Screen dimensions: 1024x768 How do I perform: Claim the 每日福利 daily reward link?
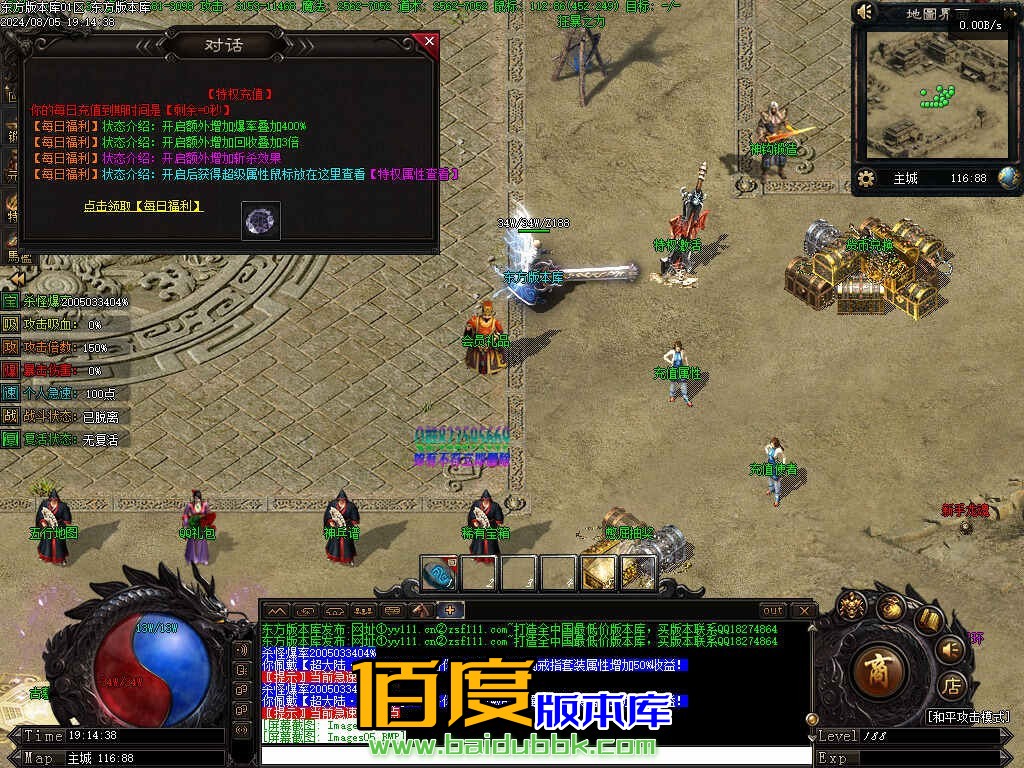tap(143, 206)
